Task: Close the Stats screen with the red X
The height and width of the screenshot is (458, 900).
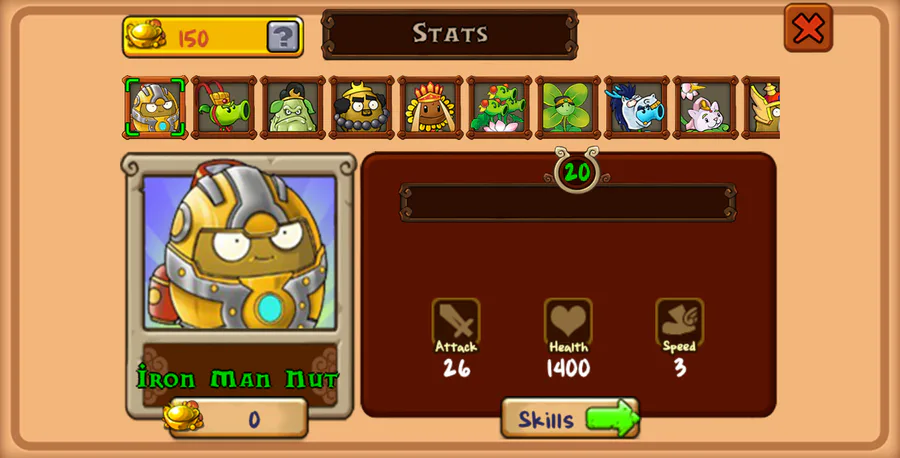Action: tap(808, 28)
